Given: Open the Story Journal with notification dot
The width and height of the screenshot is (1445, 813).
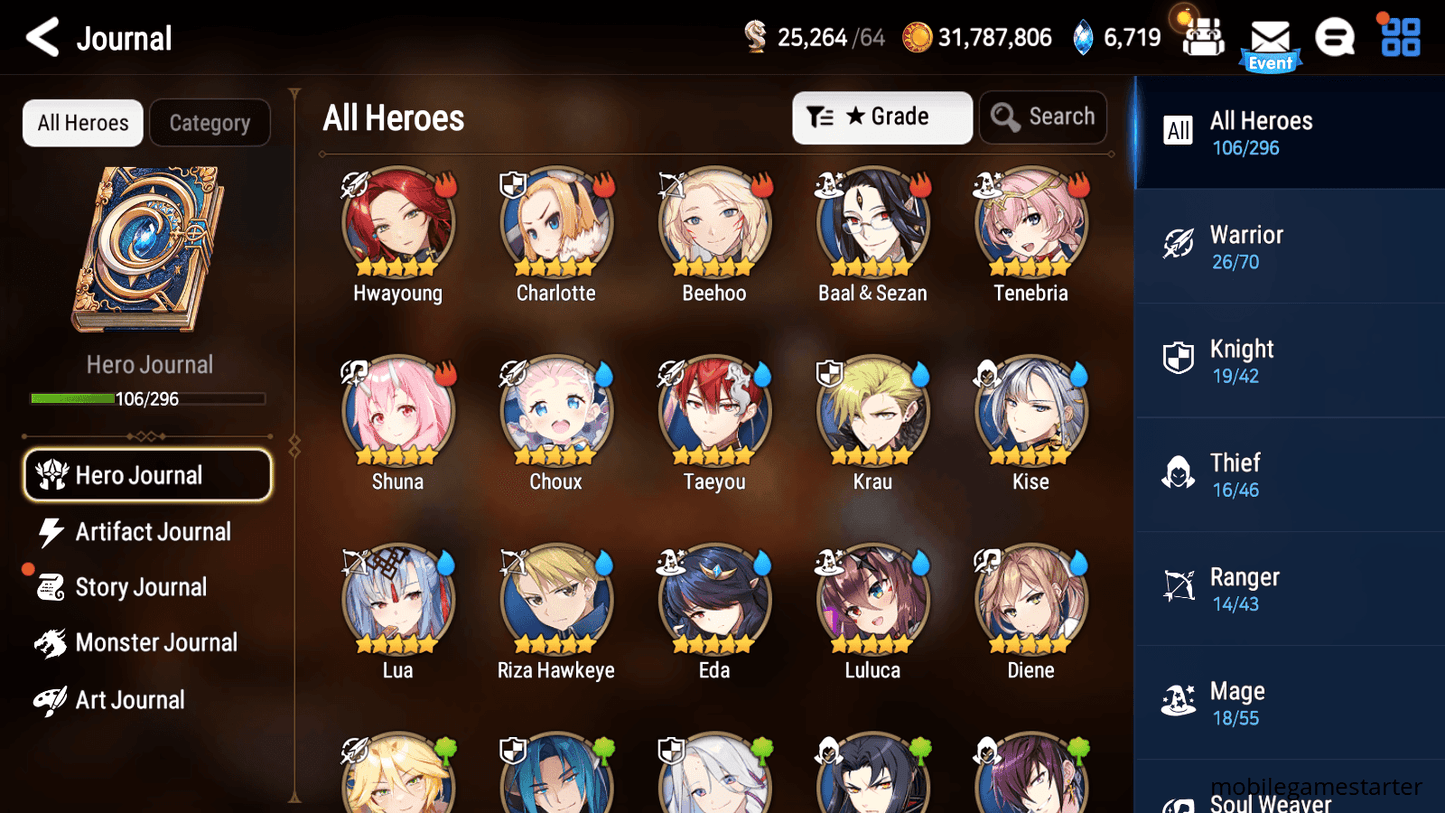Looking at the screenshot, I should point(141,587).
